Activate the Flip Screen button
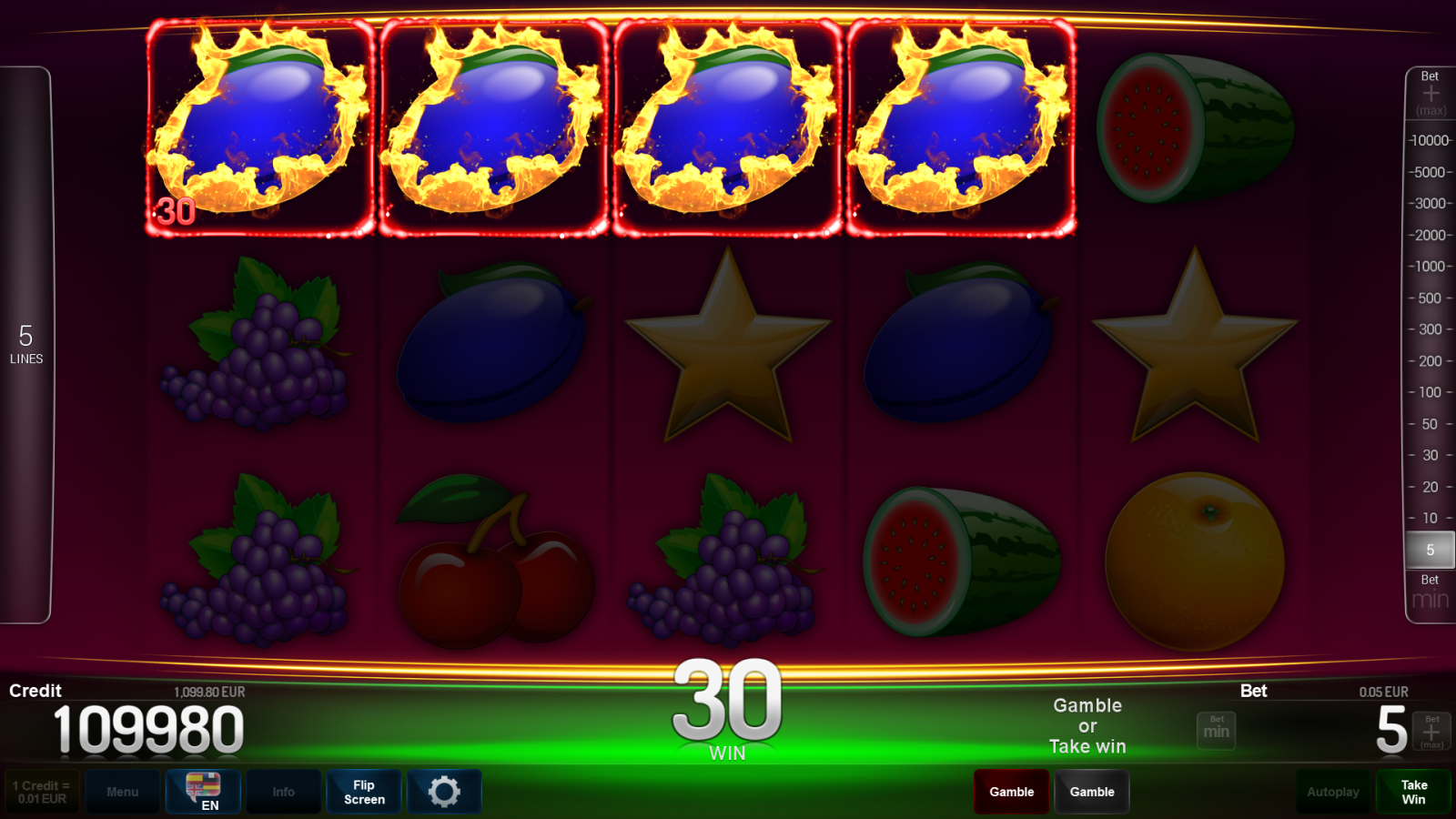1456x819 pixels. pos(364,792)
